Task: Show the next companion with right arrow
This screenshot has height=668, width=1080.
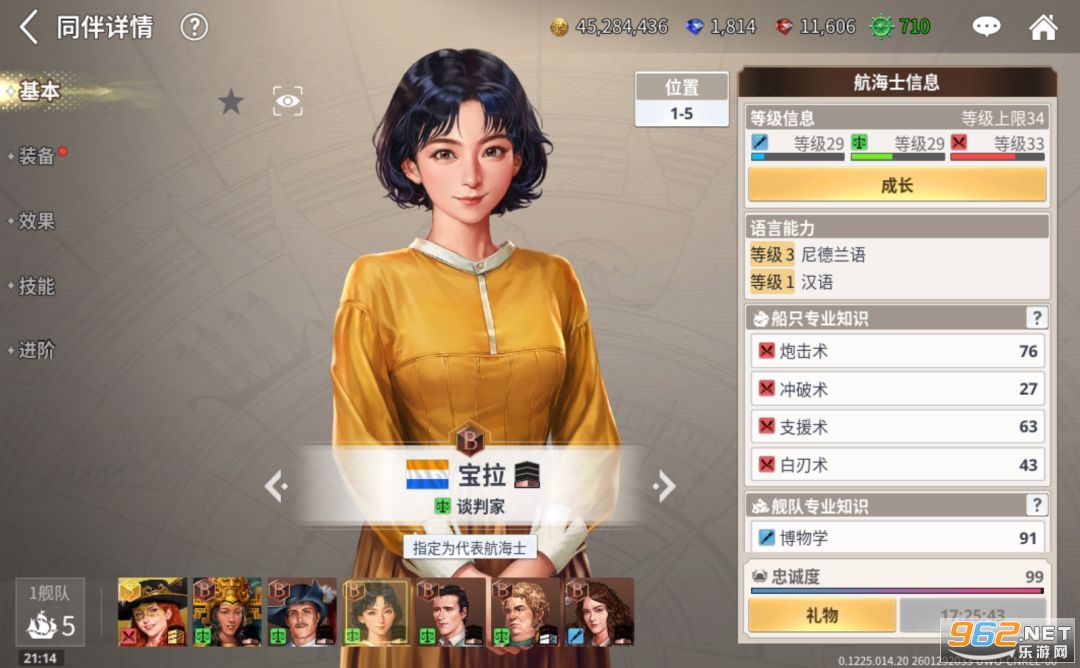Action: pyautogui.click(x=664, y=487)
